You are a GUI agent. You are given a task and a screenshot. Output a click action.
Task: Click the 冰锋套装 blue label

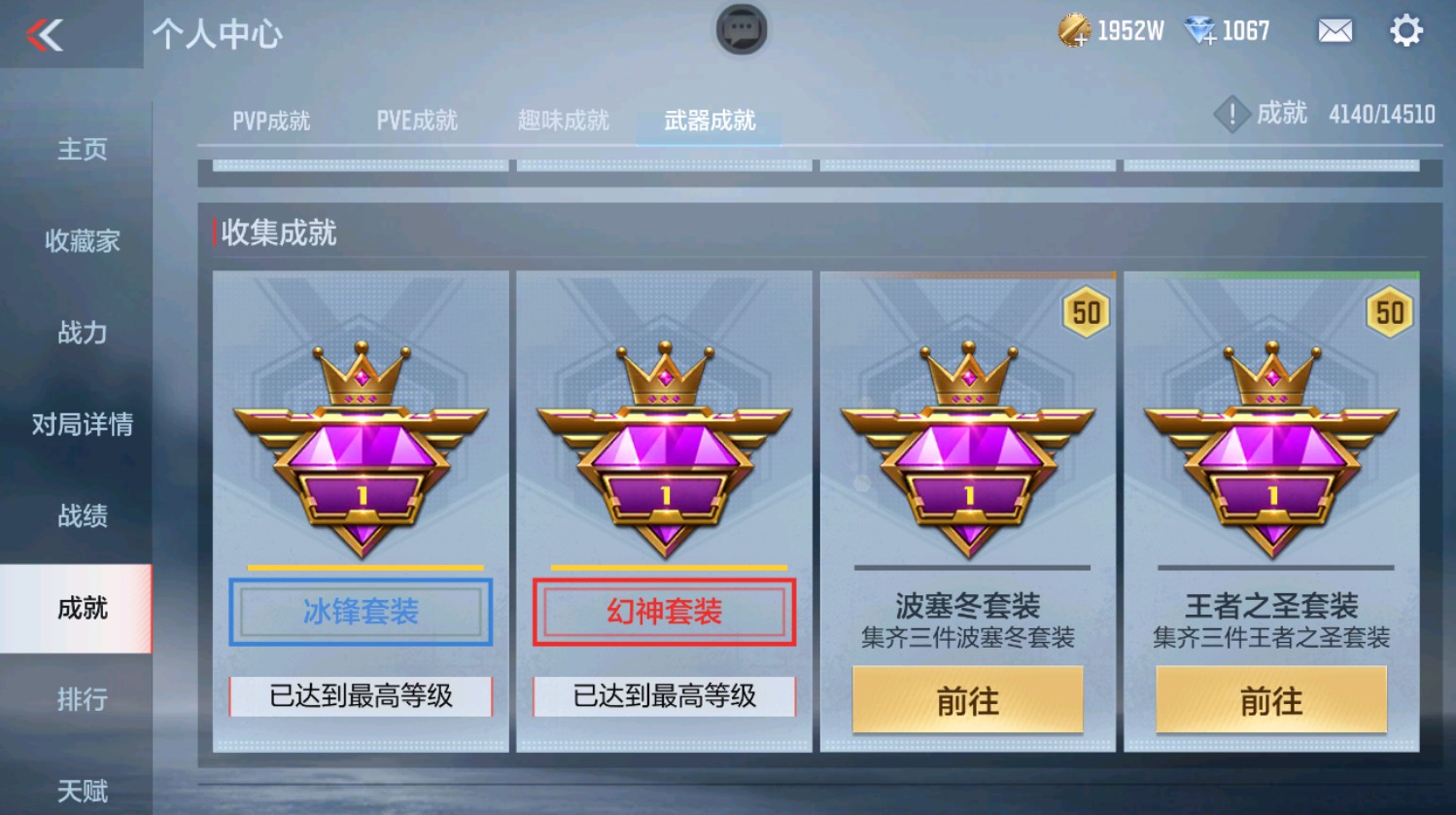pyautogui.click(x=361, y=611)
